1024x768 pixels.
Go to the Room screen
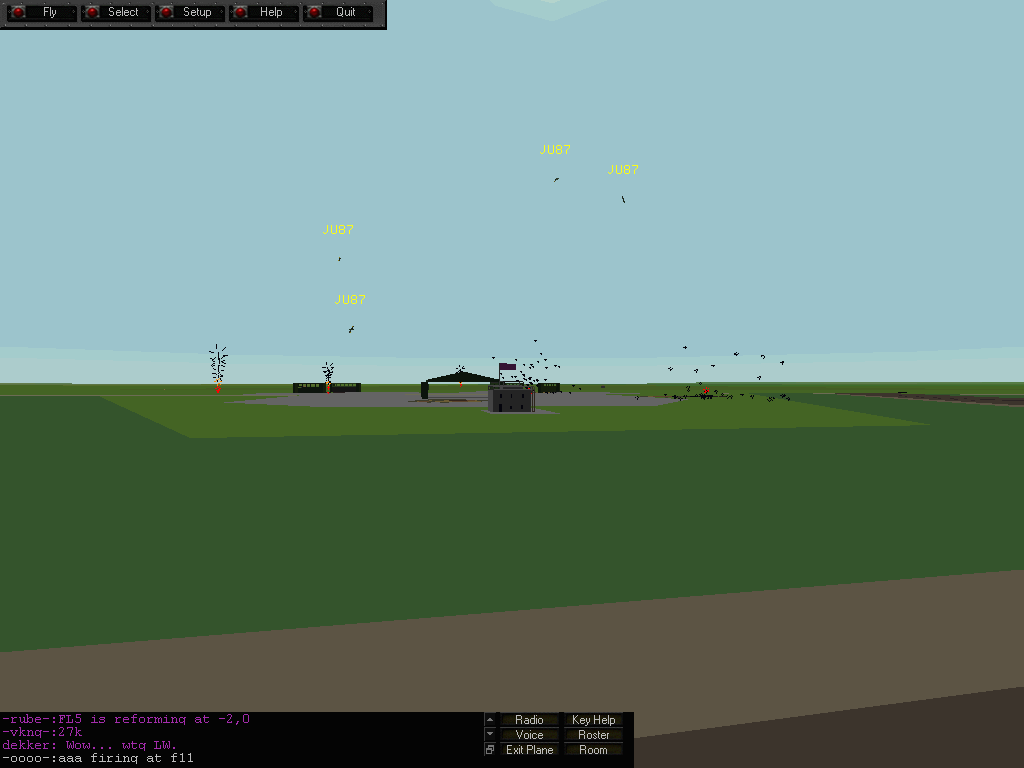593,750
